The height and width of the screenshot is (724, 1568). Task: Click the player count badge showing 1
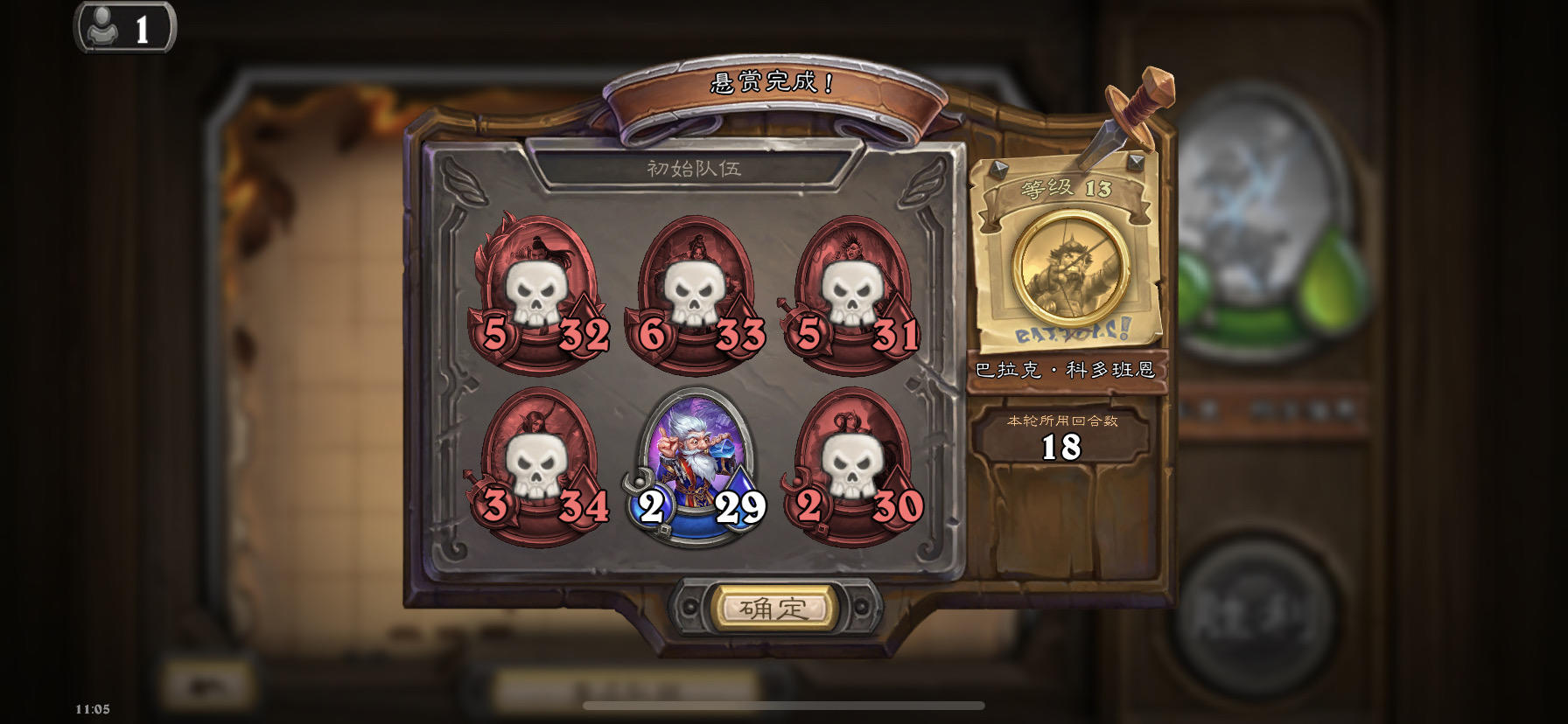124,26
